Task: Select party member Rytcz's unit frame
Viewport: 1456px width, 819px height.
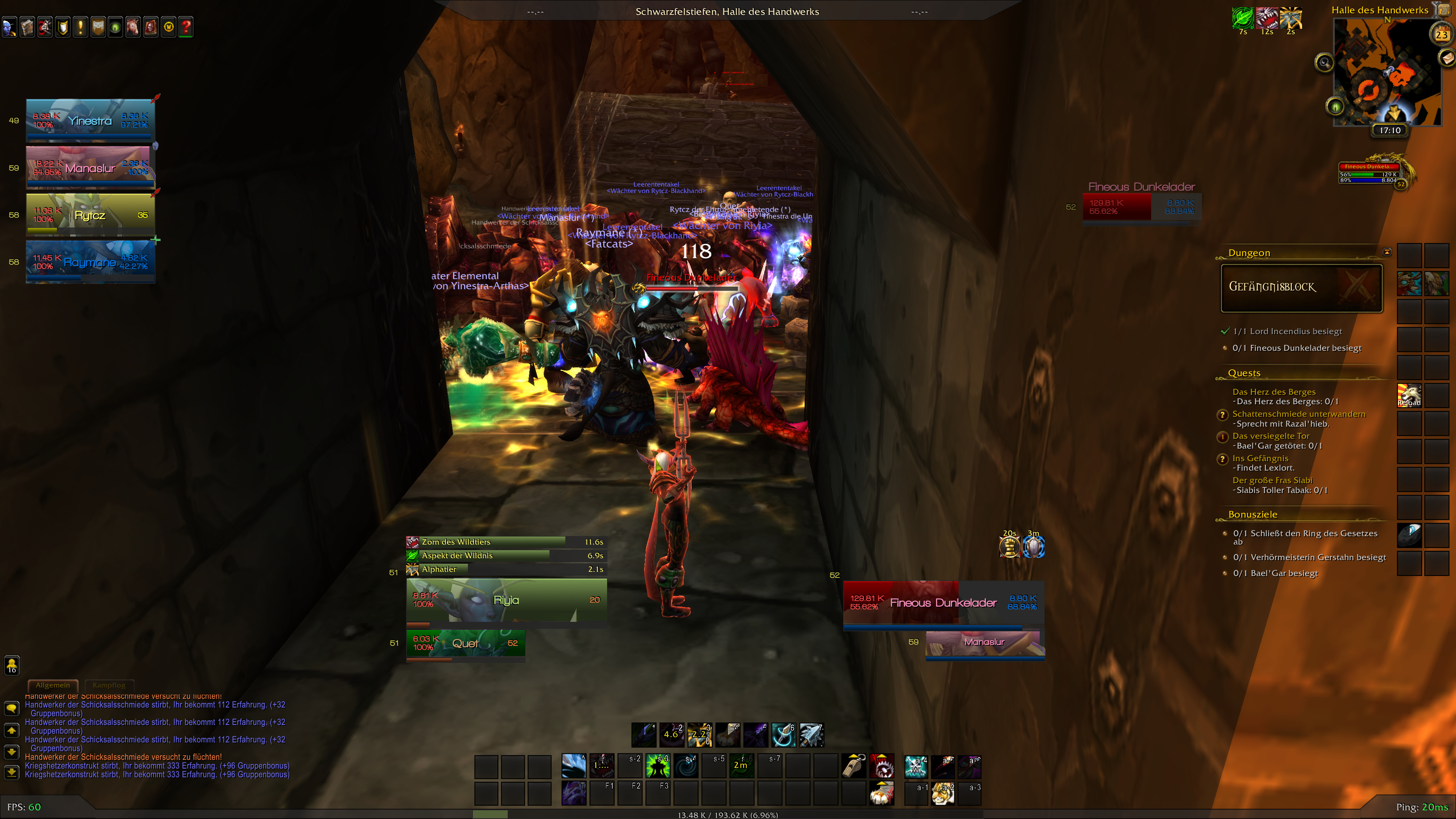Action: [91, 215]
